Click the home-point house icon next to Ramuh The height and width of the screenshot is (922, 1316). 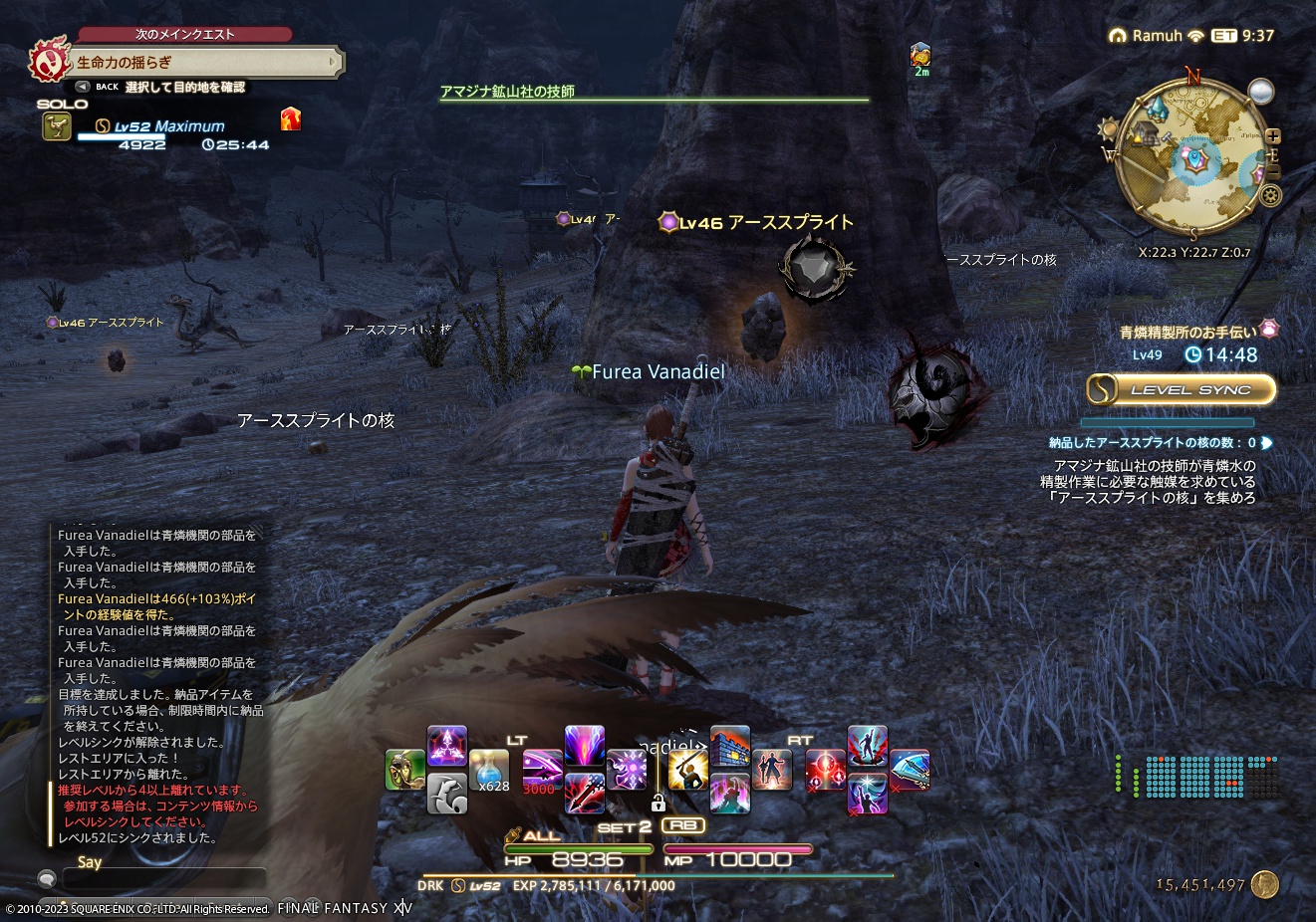click(1118, 36)
